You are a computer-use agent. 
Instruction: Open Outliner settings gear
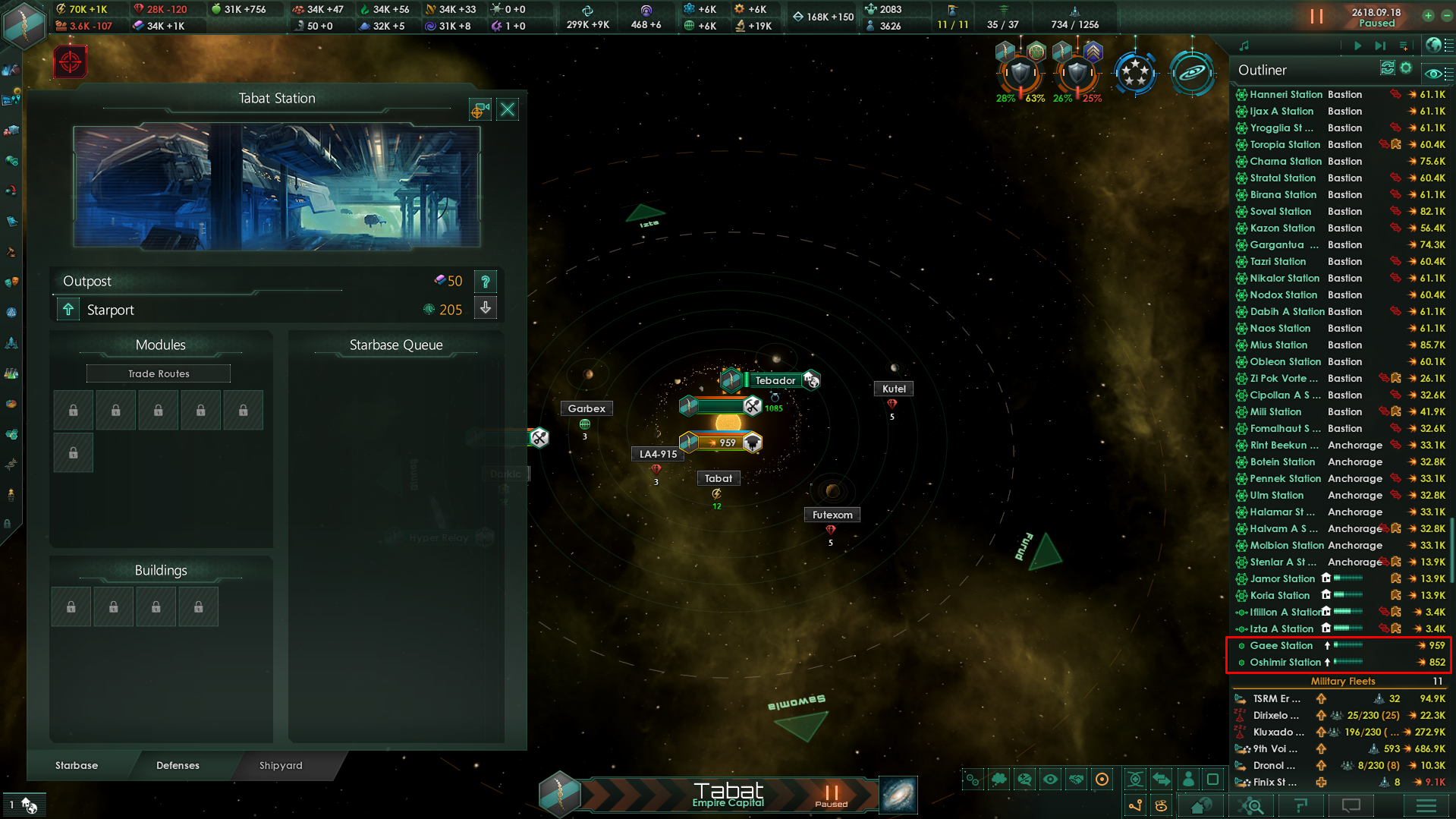point(1406,68)
